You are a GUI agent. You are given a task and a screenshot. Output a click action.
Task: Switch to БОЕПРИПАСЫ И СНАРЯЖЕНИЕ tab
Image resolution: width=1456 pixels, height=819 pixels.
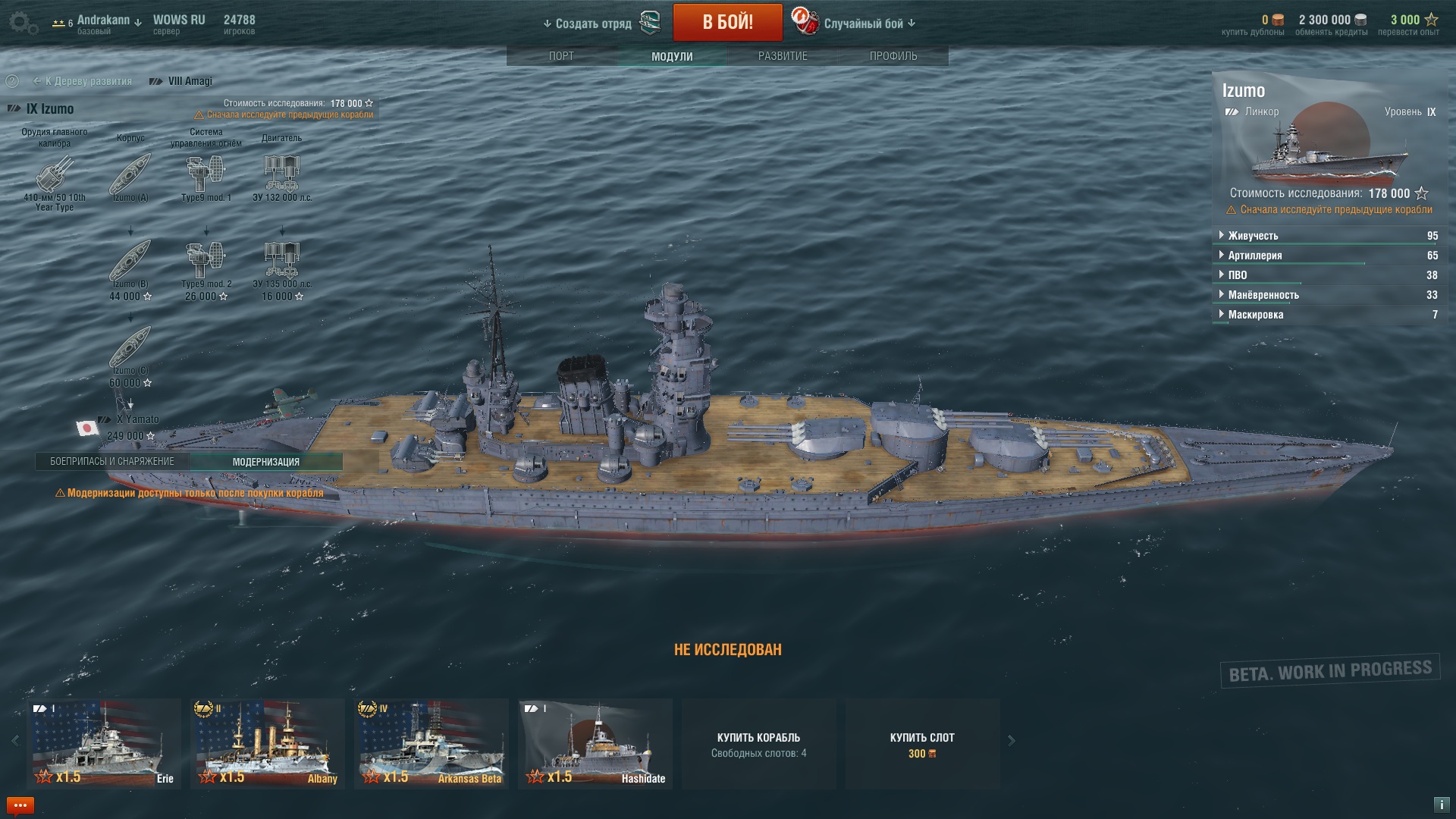[x=112, y=462]
